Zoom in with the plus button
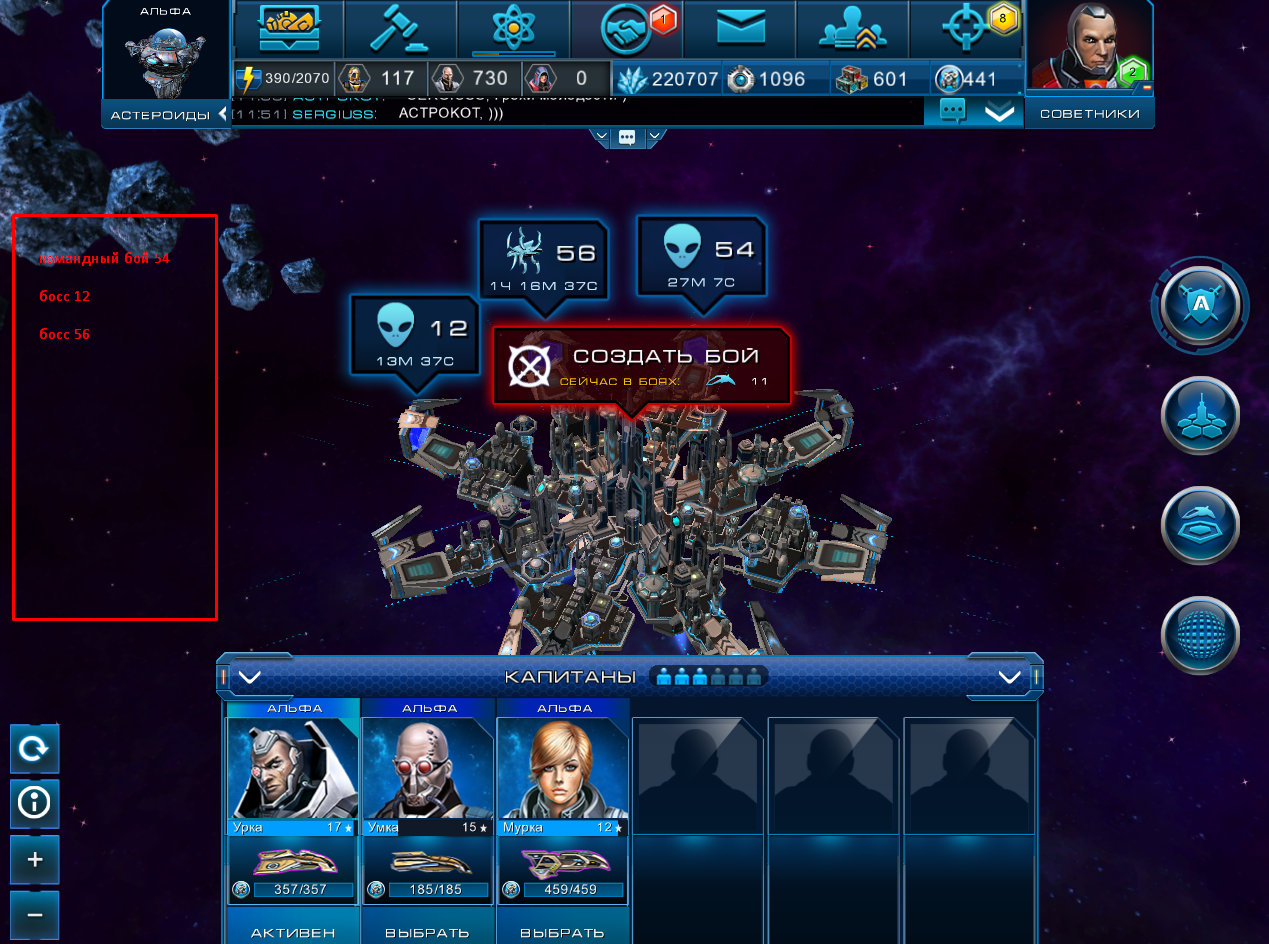The image size is (1269, 944). [35, 859]
